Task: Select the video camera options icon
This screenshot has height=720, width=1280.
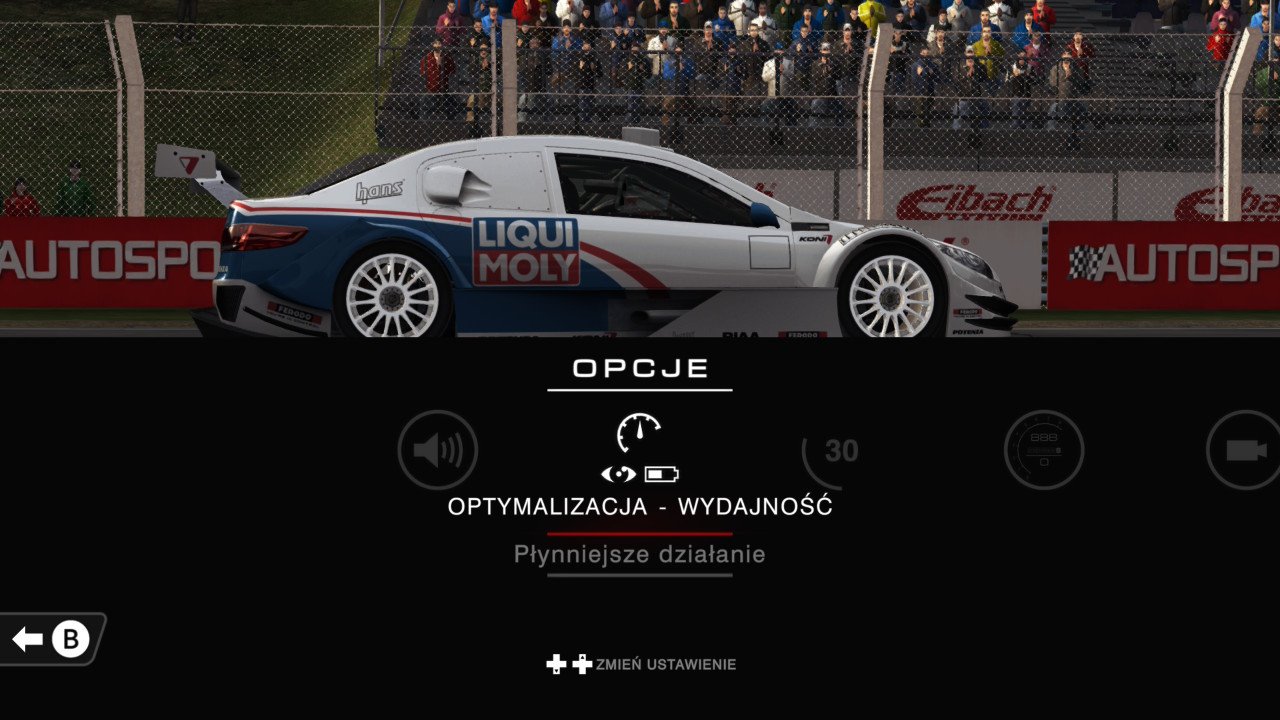Action: tap(1245, 450)
